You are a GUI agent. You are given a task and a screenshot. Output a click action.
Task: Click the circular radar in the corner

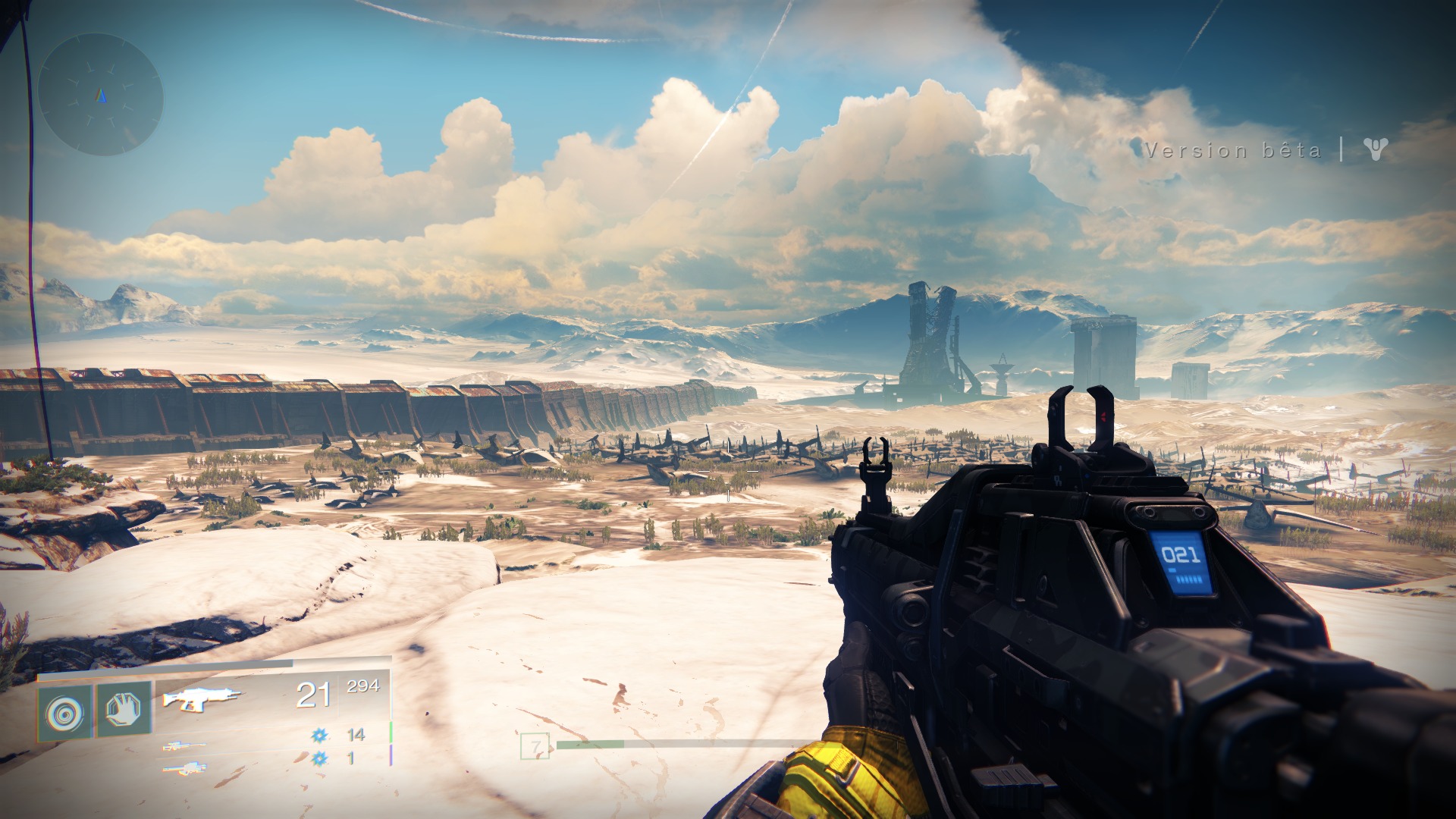(101, 95)
